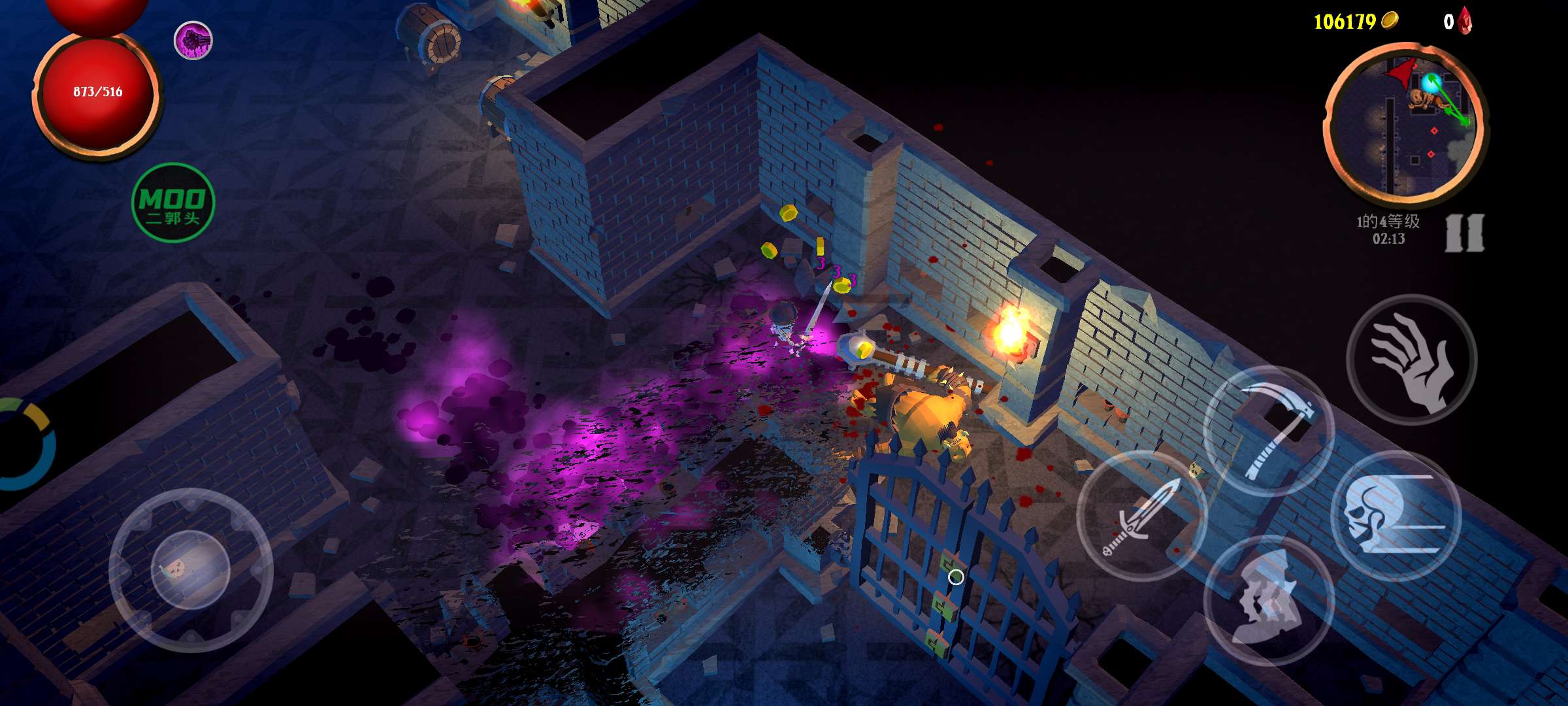Activate the scythe skill
The image size is (1568, 706).
[x=1268, y=430]
